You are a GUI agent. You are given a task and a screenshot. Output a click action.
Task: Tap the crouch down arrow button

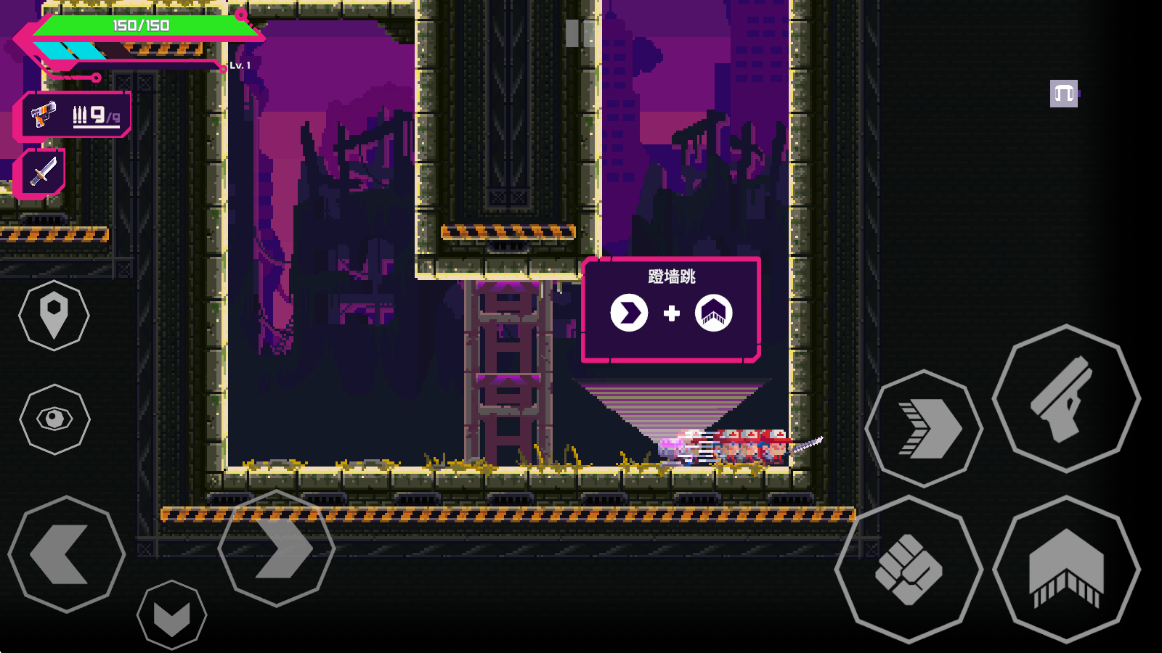point(172,614)
